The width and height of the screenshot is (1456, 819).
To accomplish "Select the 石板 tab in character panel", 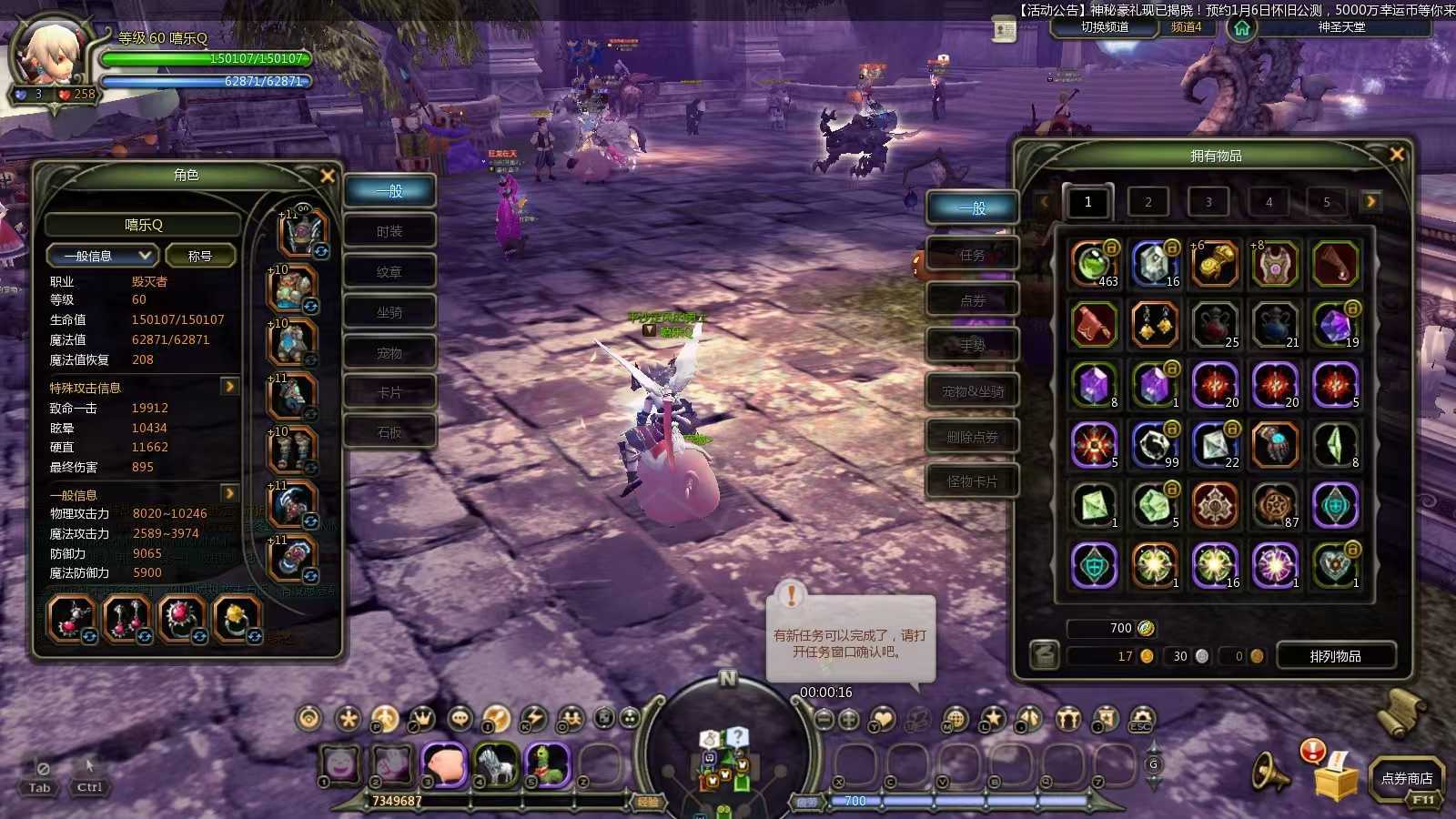I will (389, 432).
